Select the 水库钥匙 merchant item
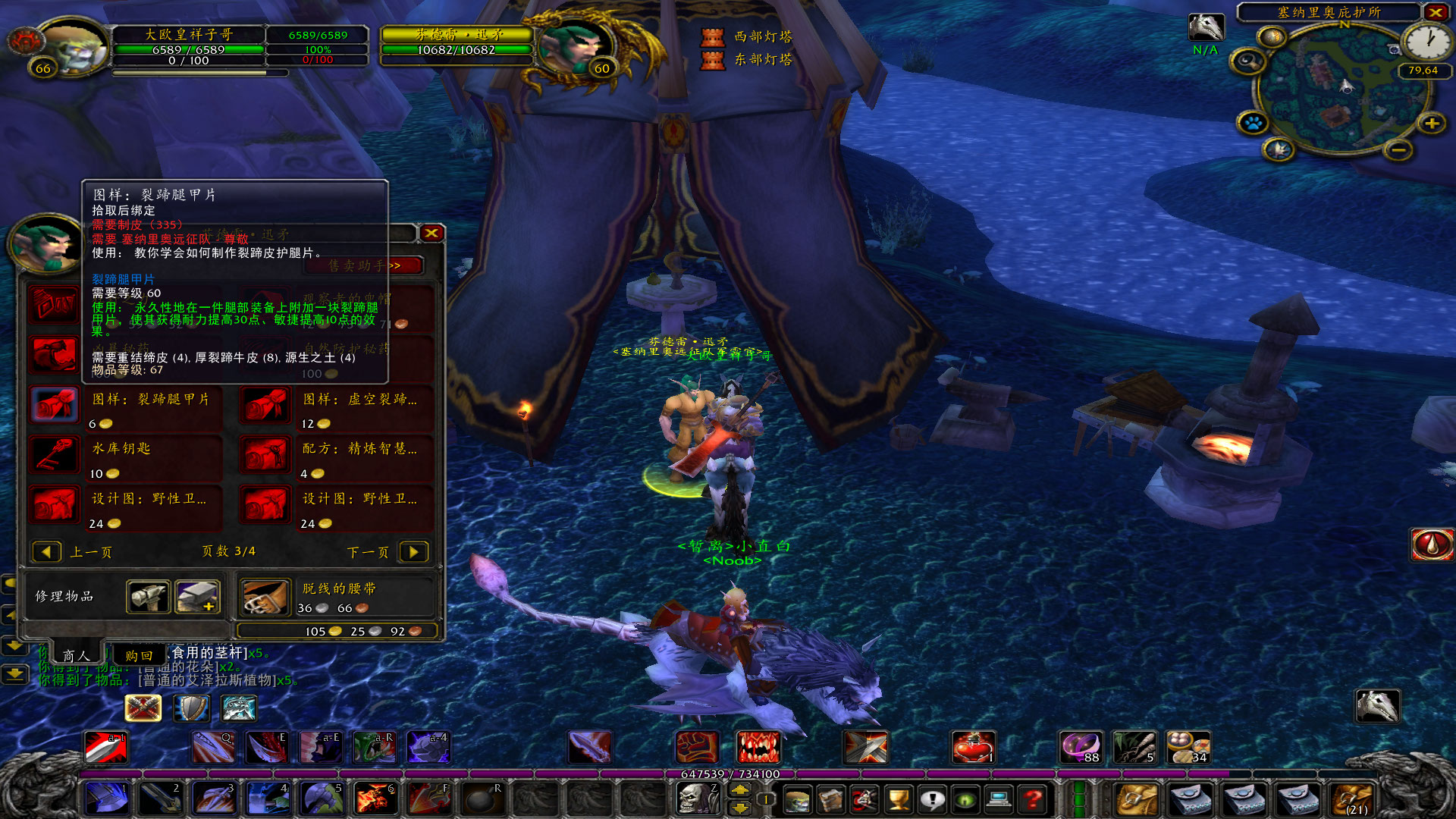 pyautogui.click(x=55, y=455)
